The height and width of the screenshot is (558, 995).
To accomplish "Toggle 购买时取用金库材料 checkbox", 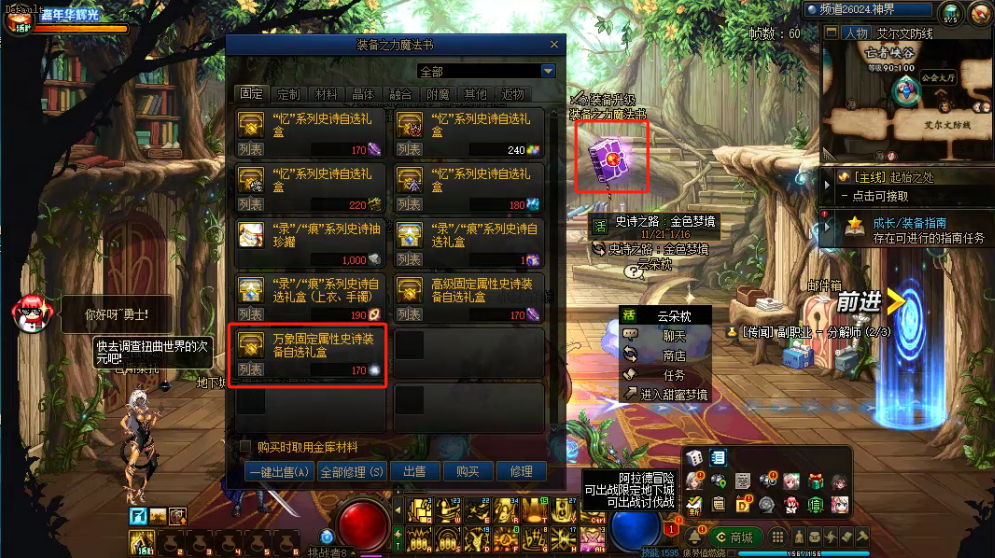I will (x=245, y=447).
